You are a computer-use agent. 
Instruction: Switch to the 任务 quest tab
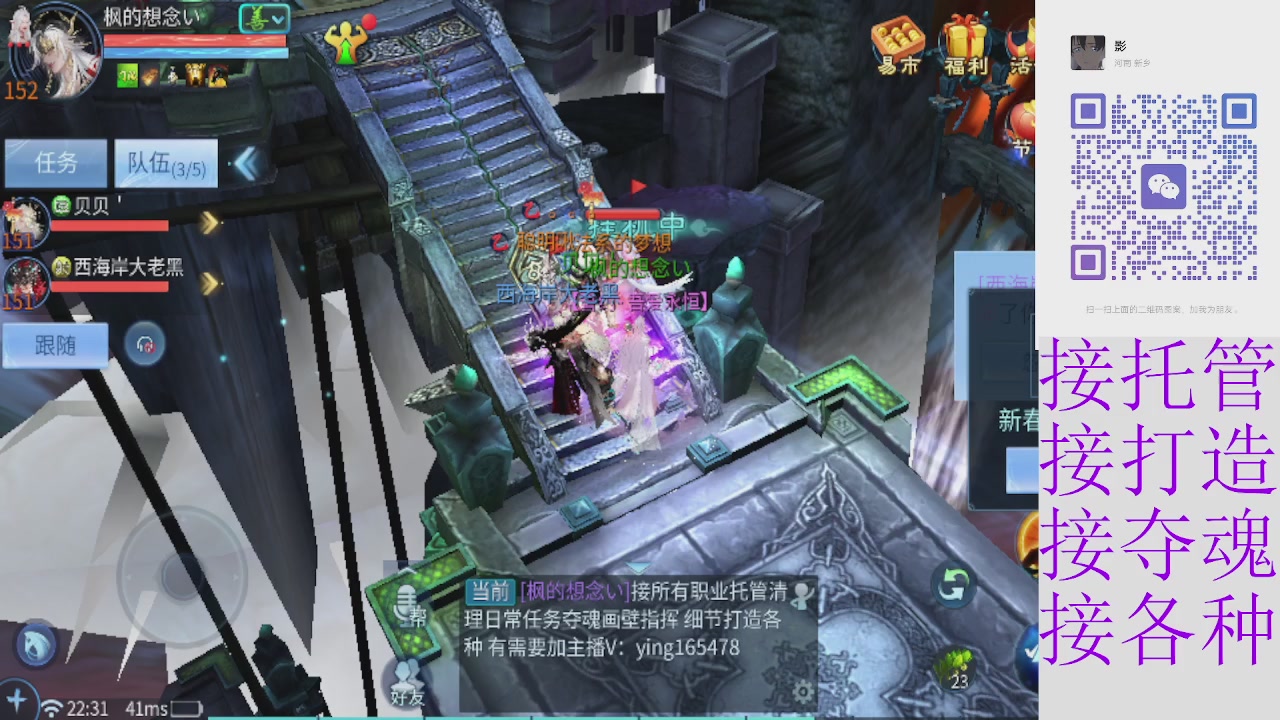click(x=56, y=162)
